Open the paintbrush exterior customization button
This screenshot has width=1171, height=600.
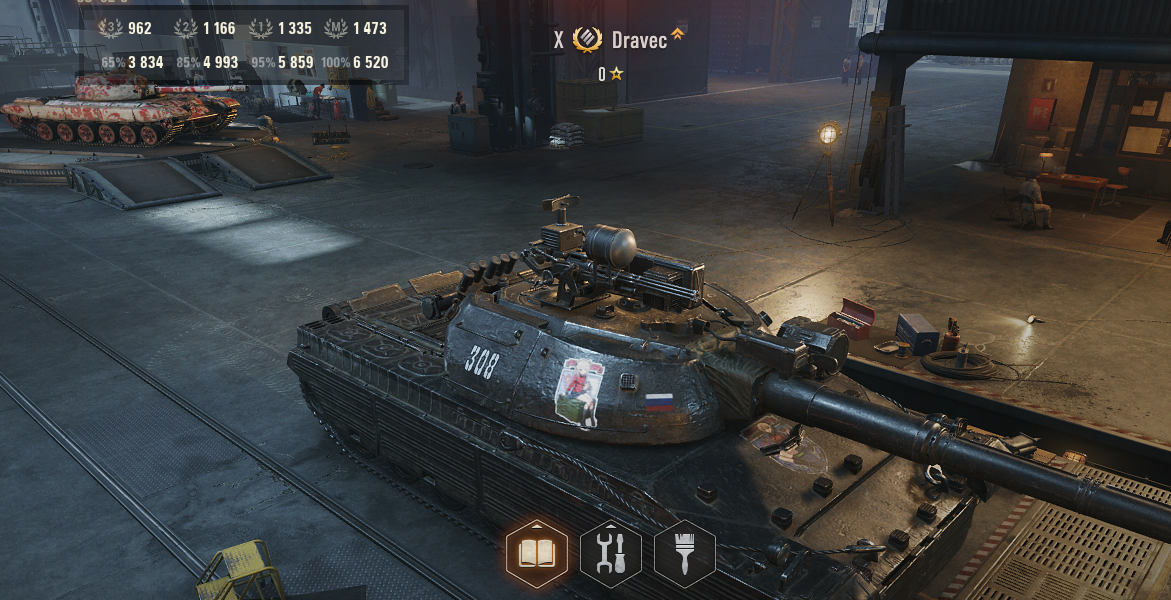click(685, 553)
